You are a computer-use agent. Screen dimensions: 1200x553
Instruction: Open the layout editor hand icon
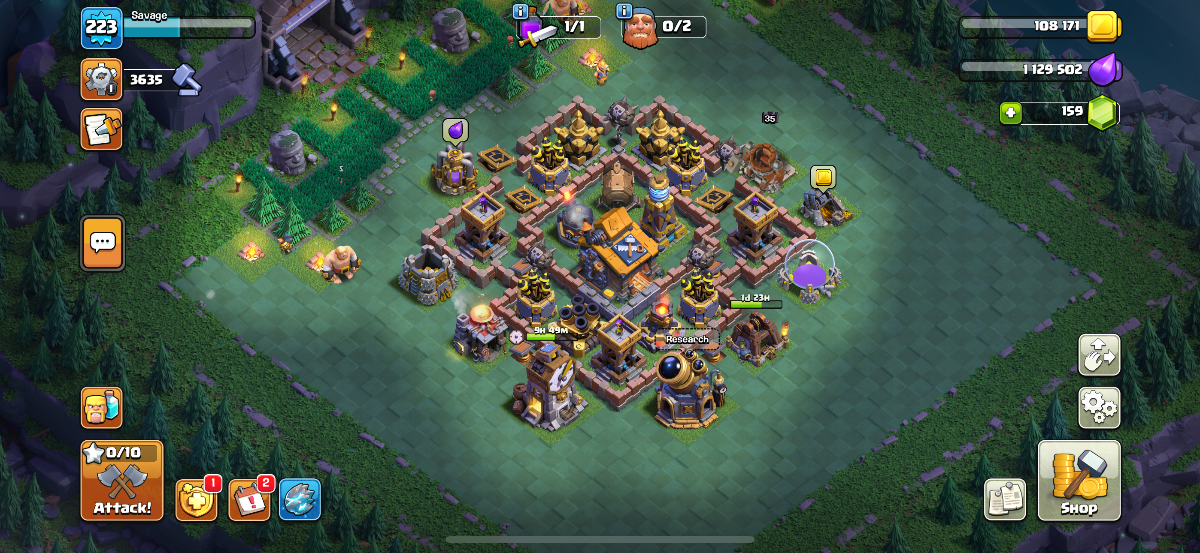click(1099, 354)
